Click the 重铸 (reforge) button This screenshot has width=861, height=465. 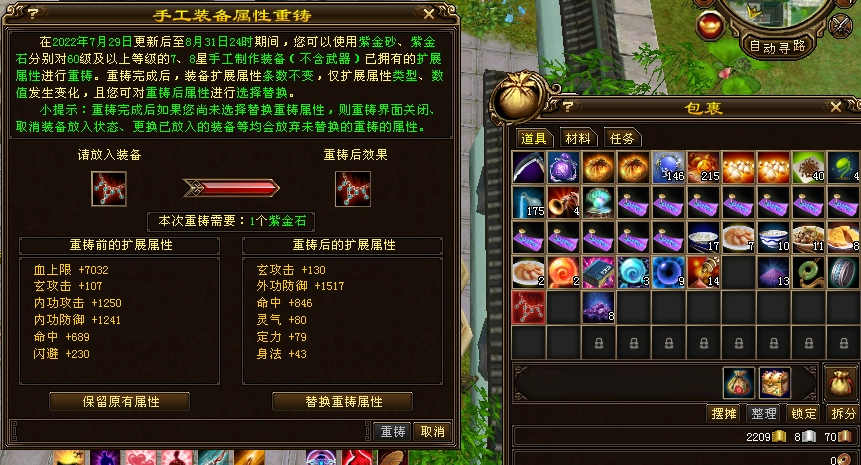pyautogui.click(x=393, y=431)
